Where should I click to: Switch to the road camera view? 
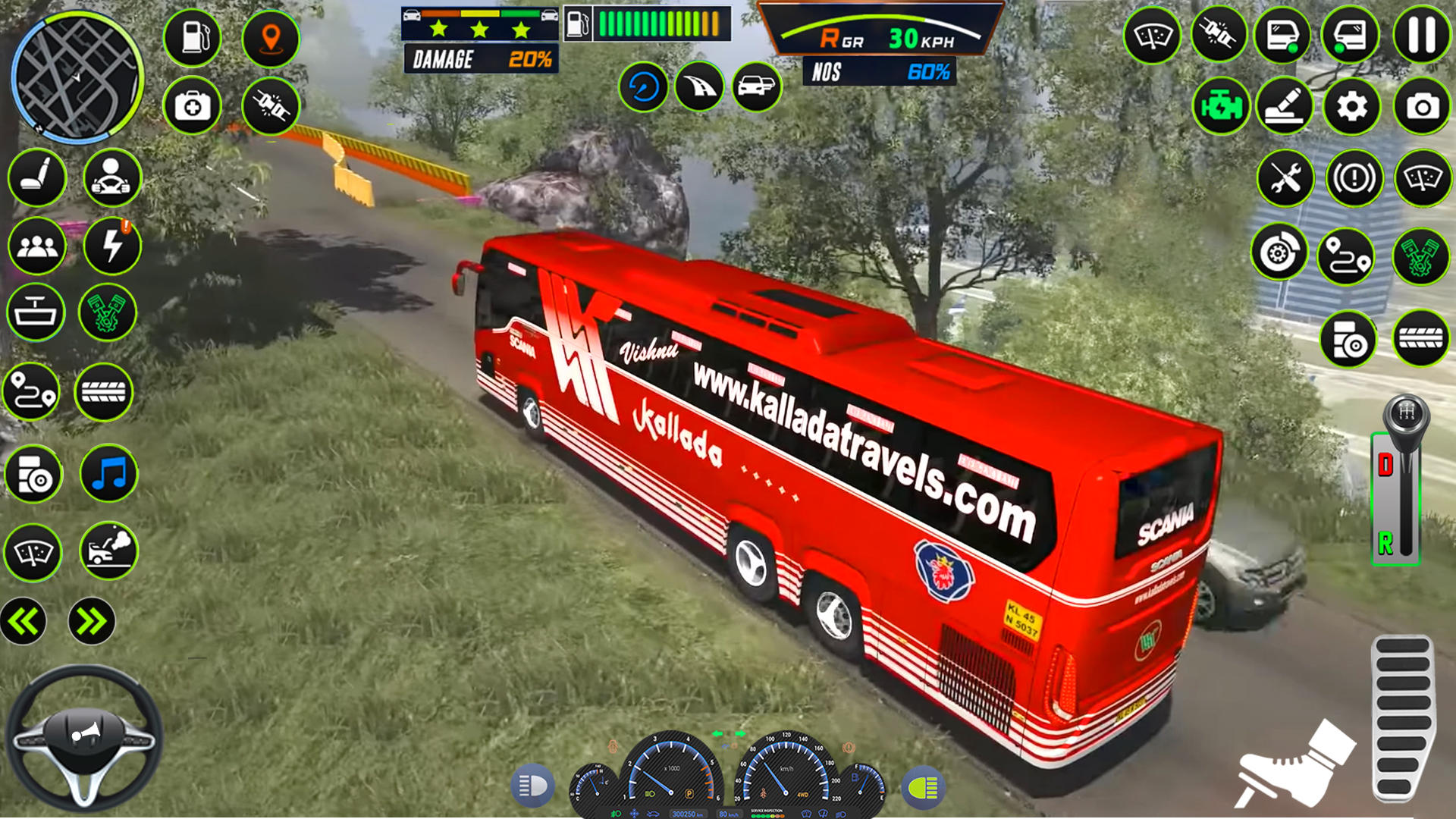[x=699, y=88]
